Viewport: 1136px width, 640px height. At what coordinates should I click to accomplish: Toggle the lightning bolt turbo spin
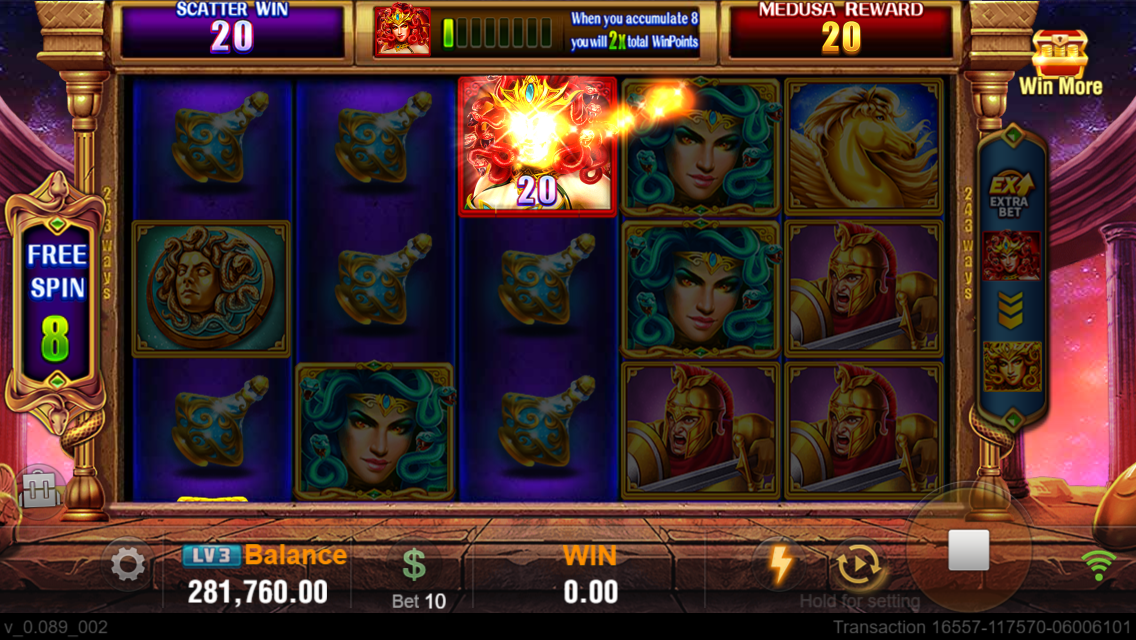780,564
